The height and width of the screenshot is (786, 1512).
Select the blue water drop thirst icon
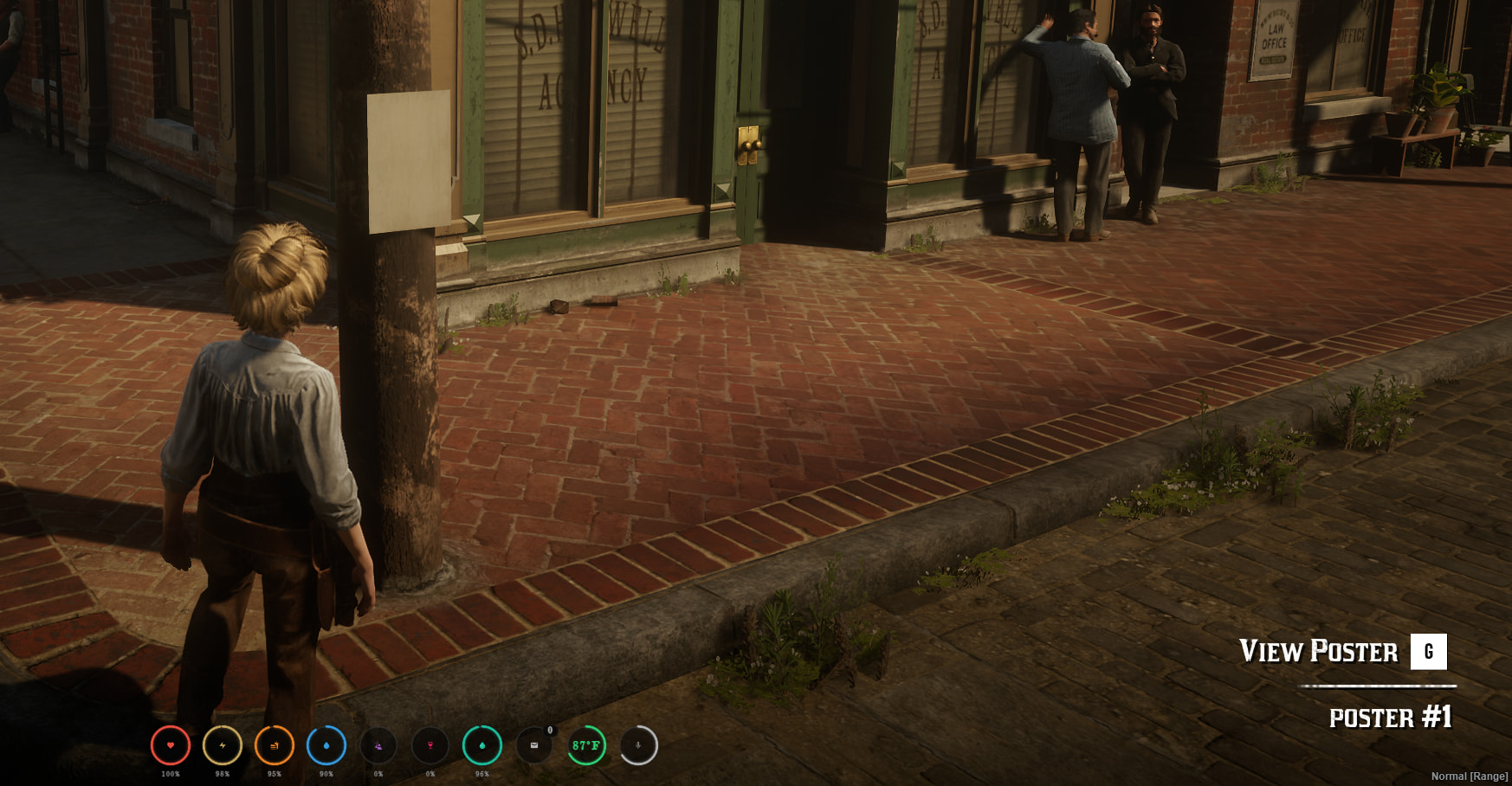[326, 745]
